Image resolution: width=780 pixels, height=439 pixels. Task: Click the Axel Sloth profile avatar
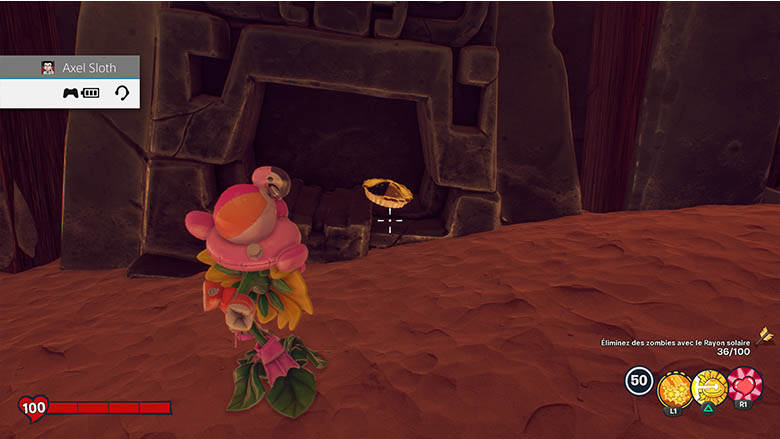coord(47,68)
